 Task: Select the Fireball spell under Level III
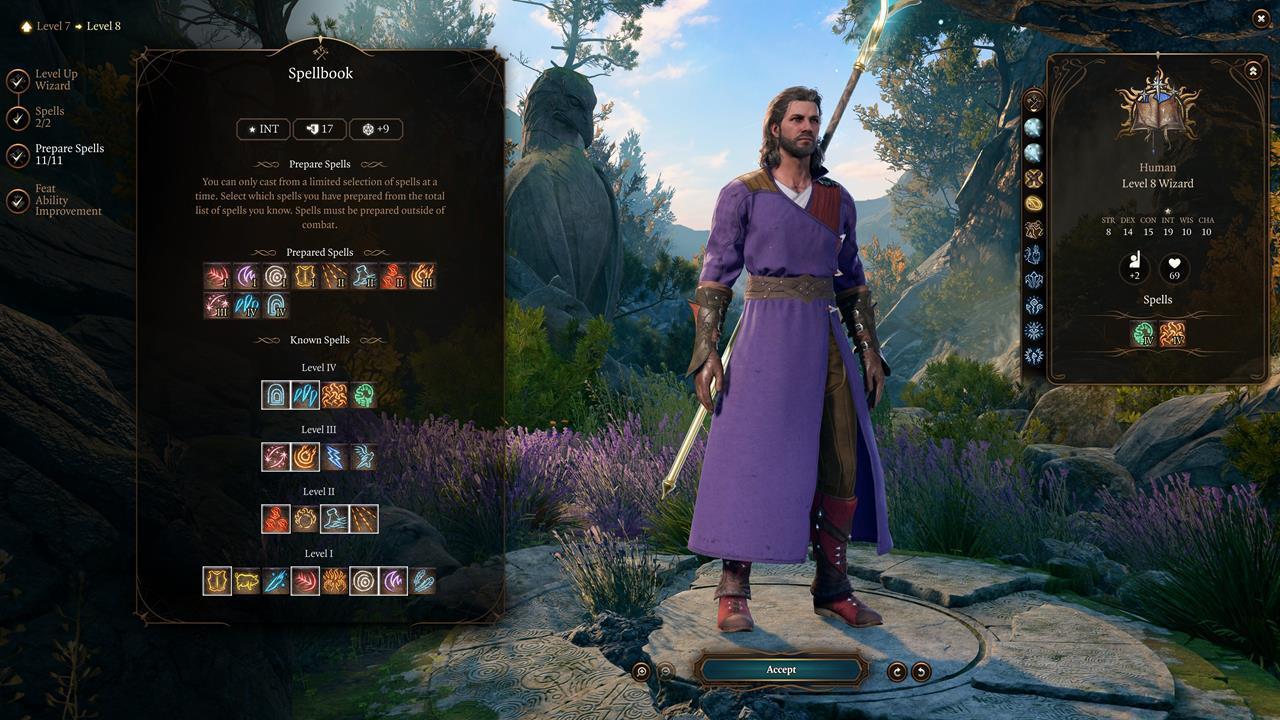point(304,456)
